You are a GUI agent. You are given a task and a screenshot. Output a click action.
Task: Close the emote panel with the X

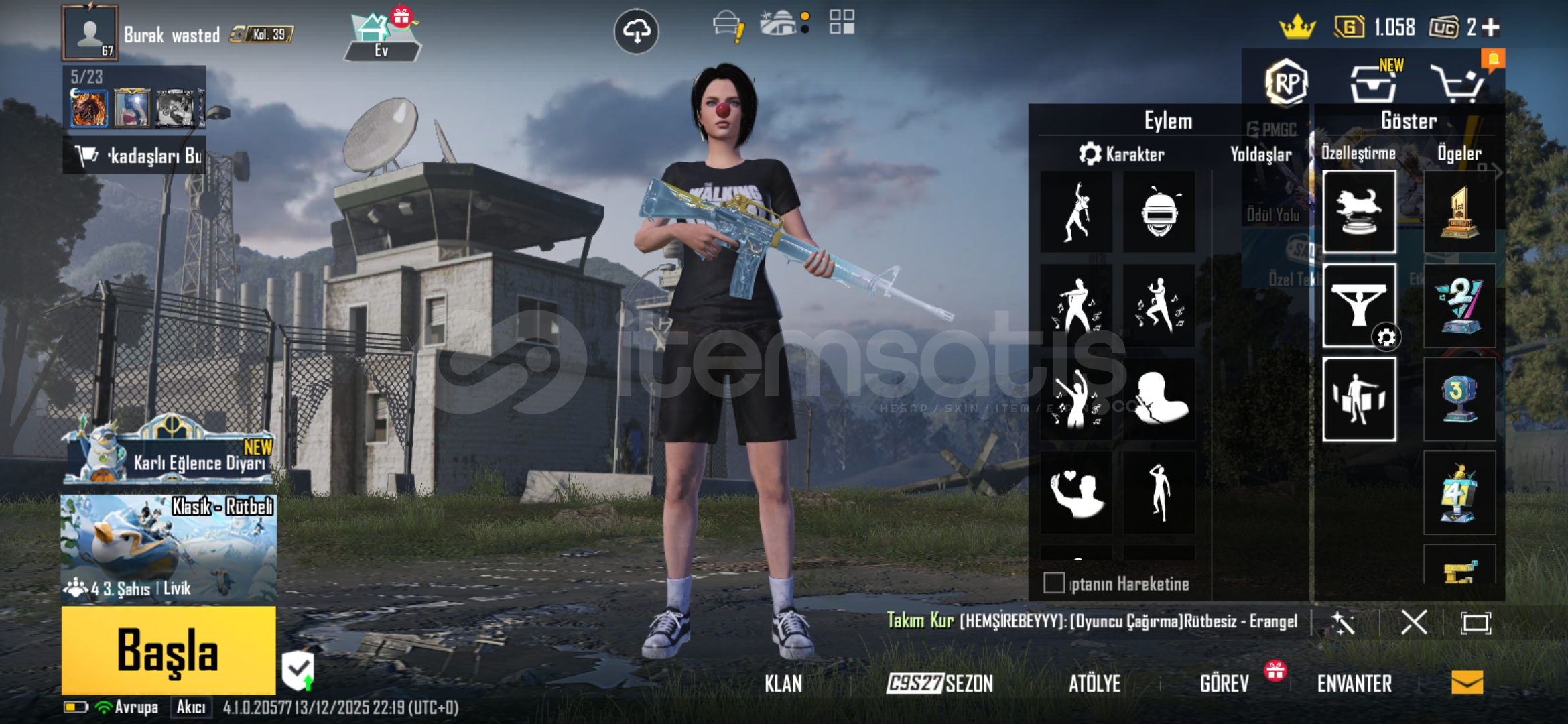click(x=1413, y=623)
